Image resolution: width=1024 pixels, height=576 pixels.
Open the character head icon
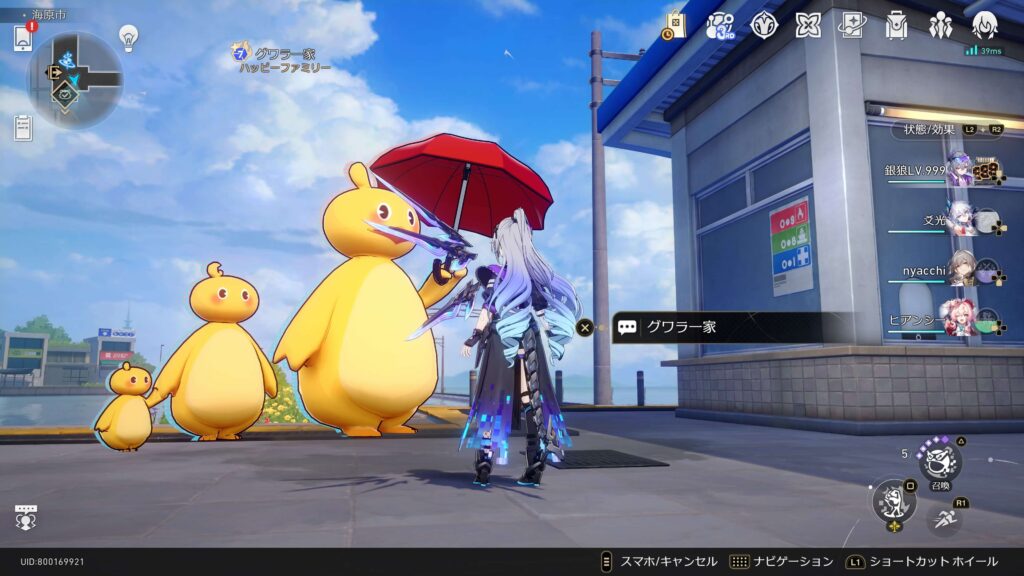pos(985,25)
